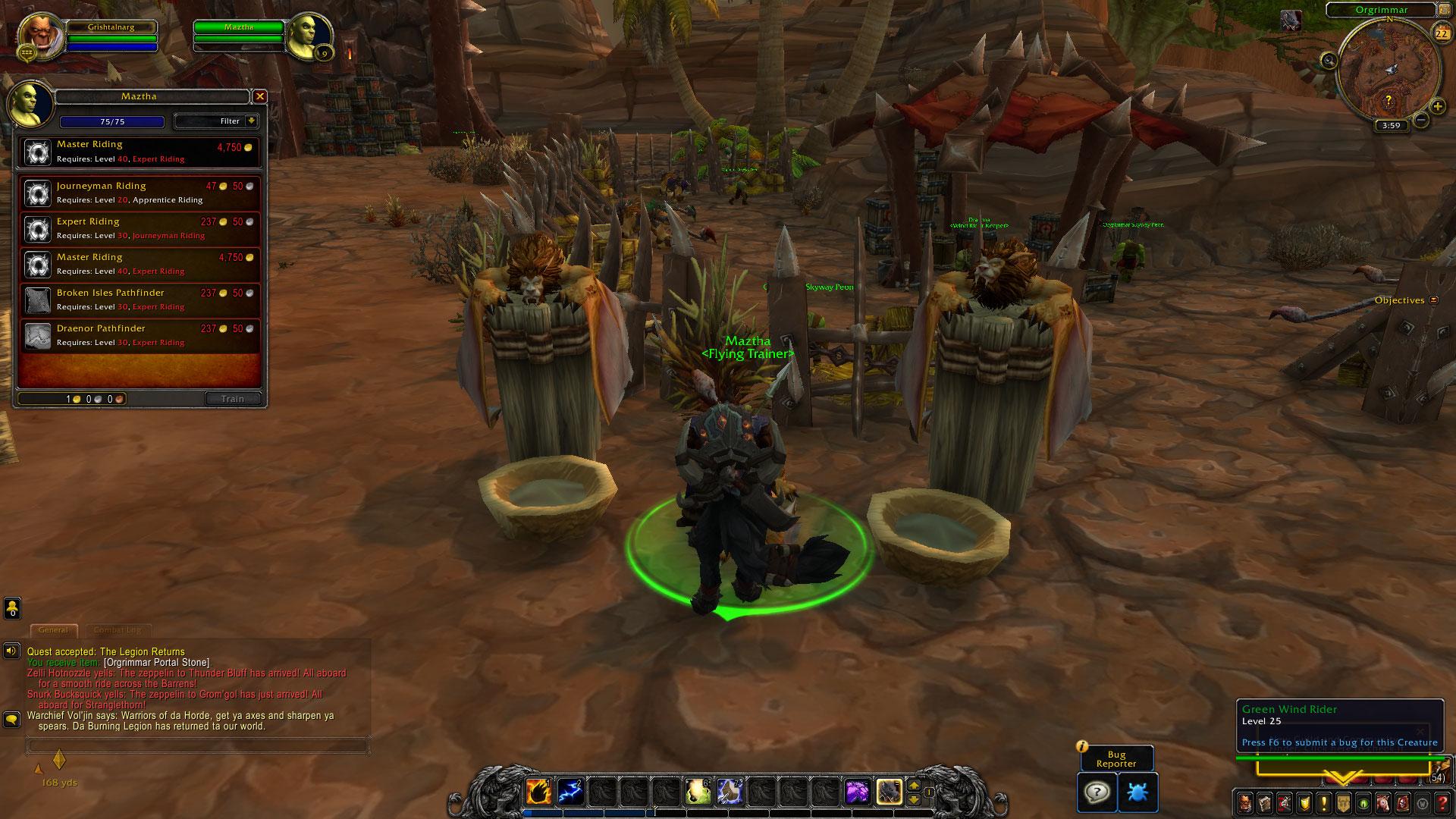Toggle the minimap tracking magnifier button
The height and width of the screenshot is (819, 1456).
click(1329, 60)
